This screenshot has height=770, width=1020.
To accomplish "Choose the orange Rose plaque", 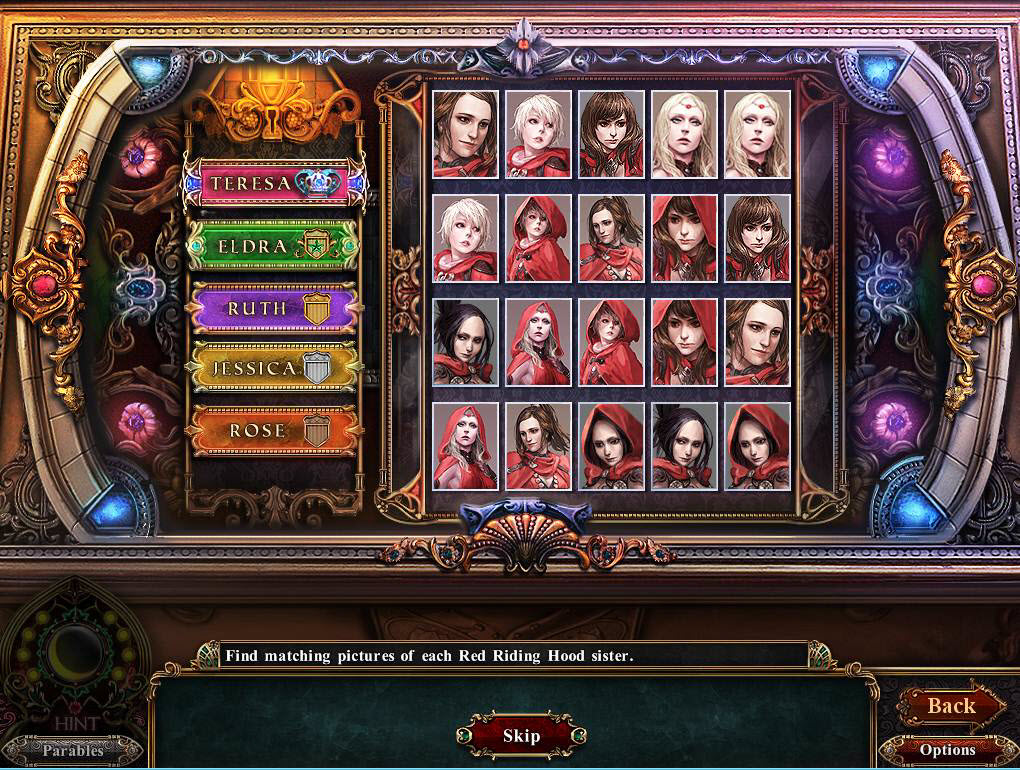I will pos(273,431).
